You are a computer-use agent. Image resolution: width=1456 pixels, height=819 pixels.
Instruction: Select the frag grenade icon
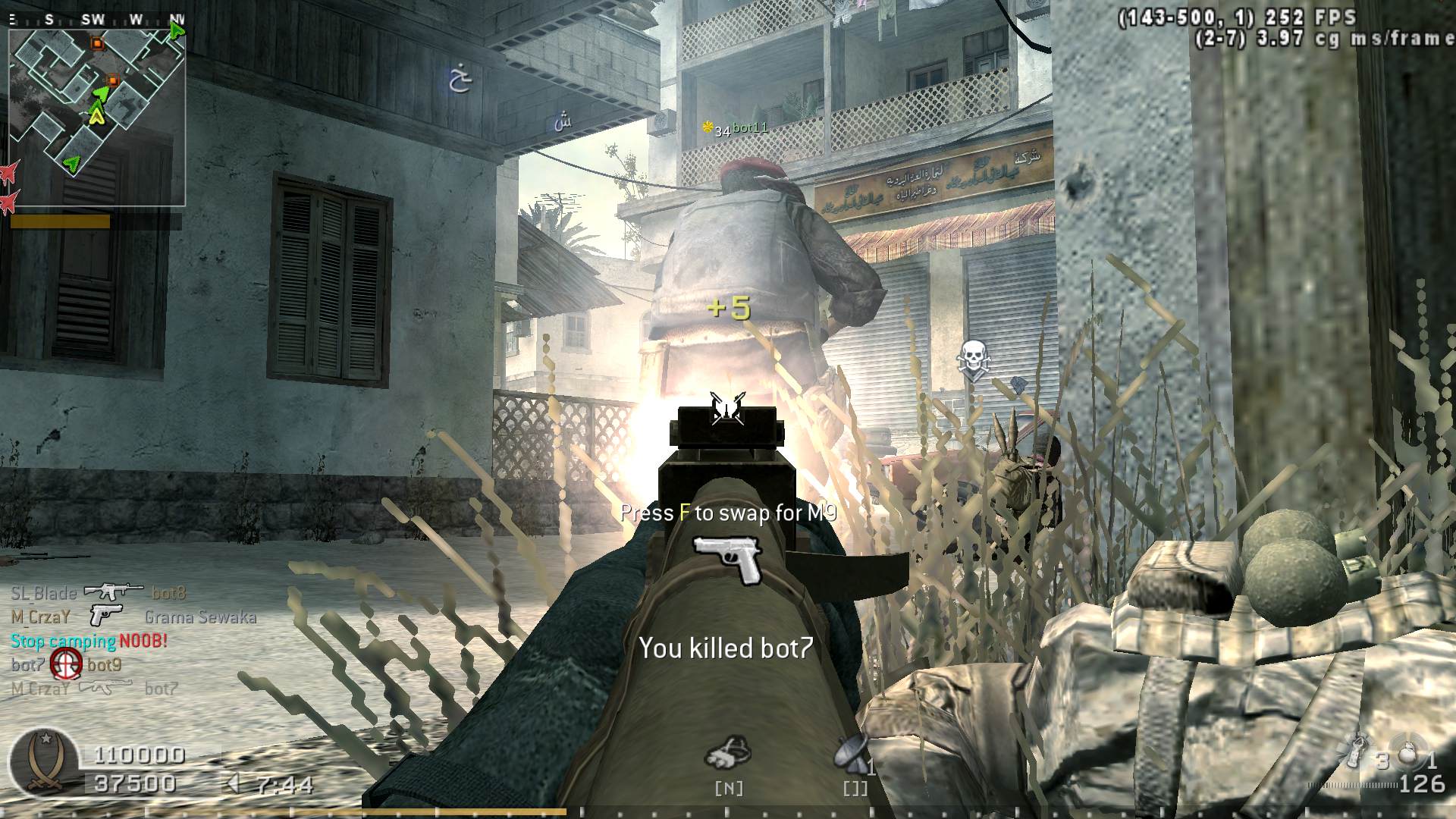pos(1407,756)
